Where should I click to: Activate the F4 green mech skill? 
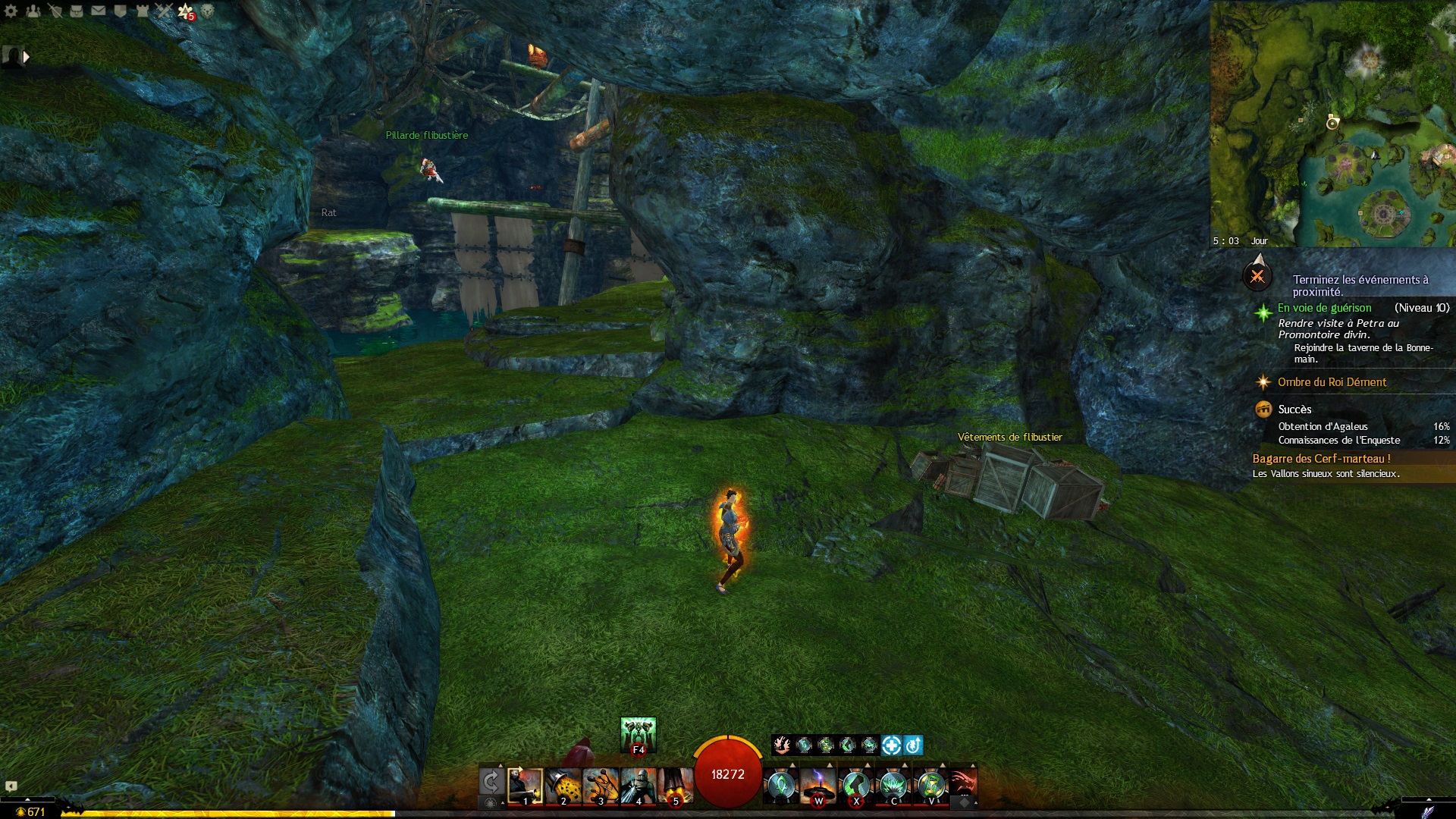(638, 734)
